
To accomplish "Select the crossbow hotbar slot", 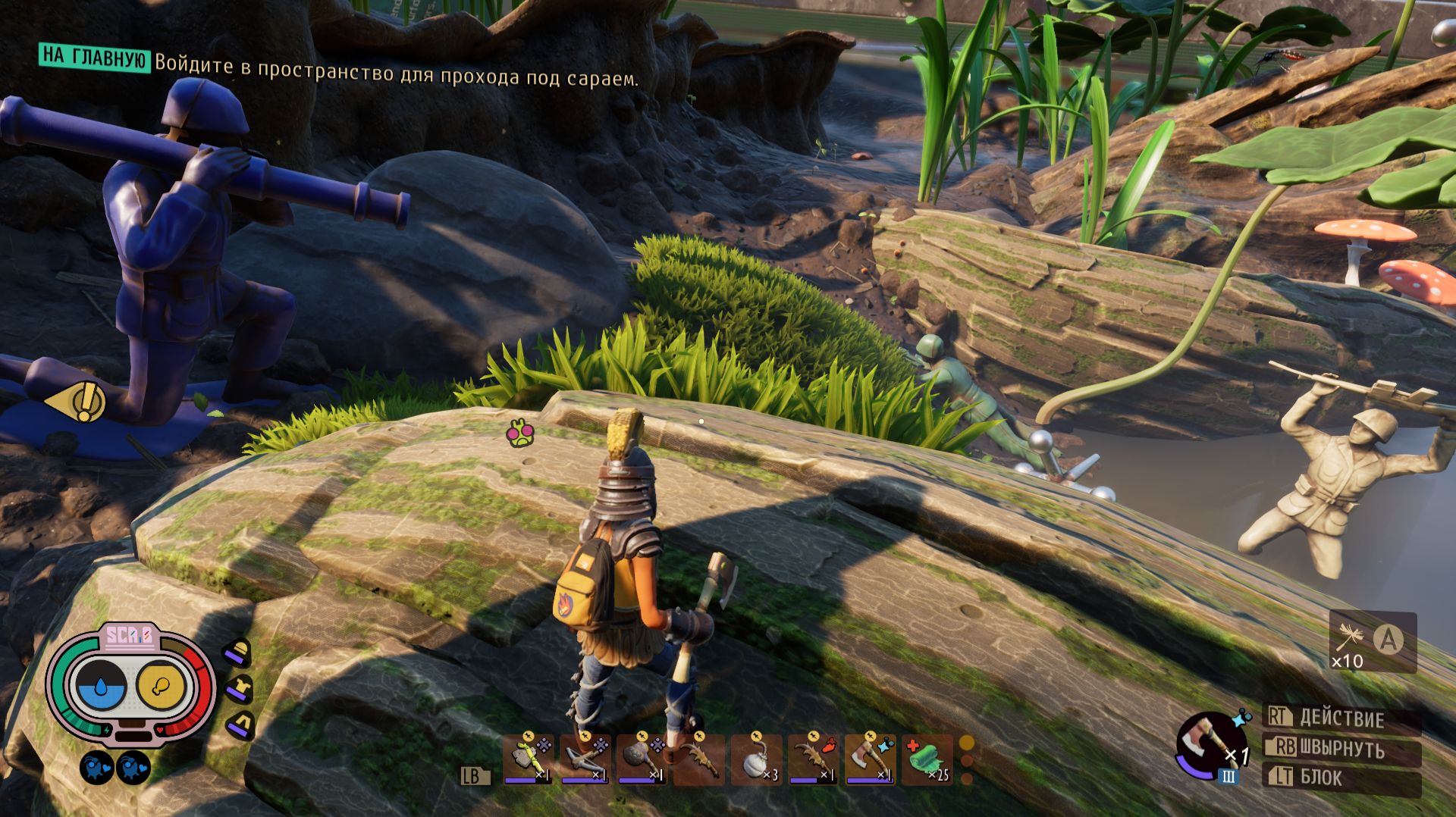I will pos(585,760).
